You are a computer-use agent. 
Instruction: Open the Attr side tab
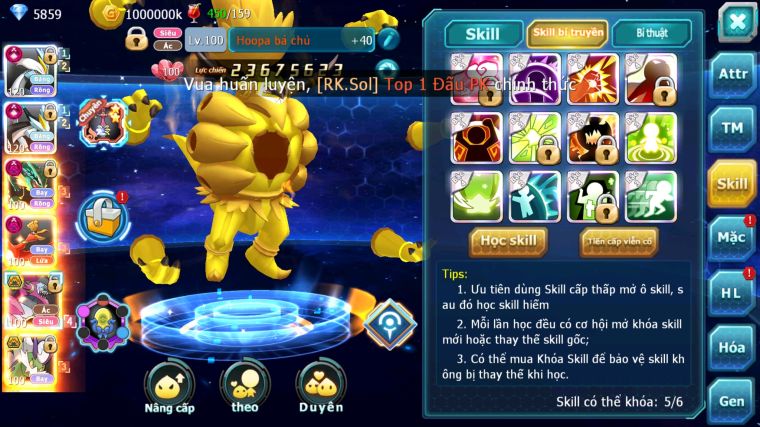pyautogui.click(x=732, y=73)
